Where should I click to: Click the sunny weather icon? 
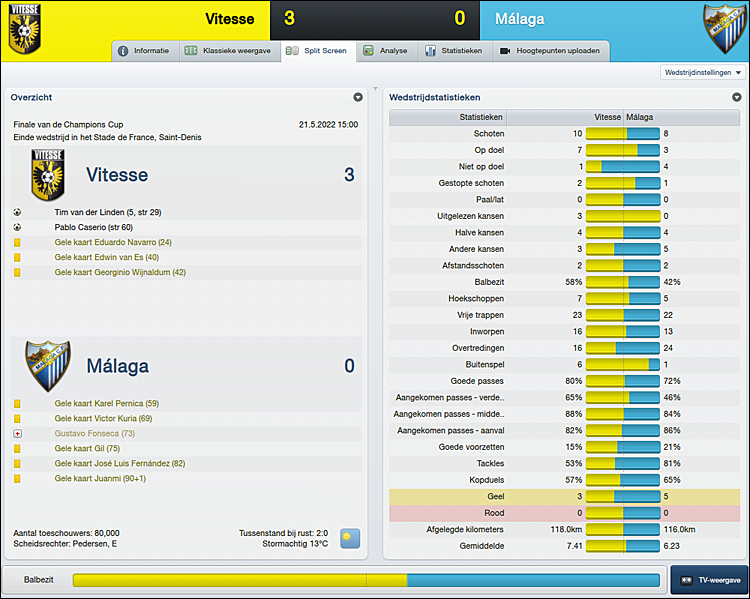(350, 538)
